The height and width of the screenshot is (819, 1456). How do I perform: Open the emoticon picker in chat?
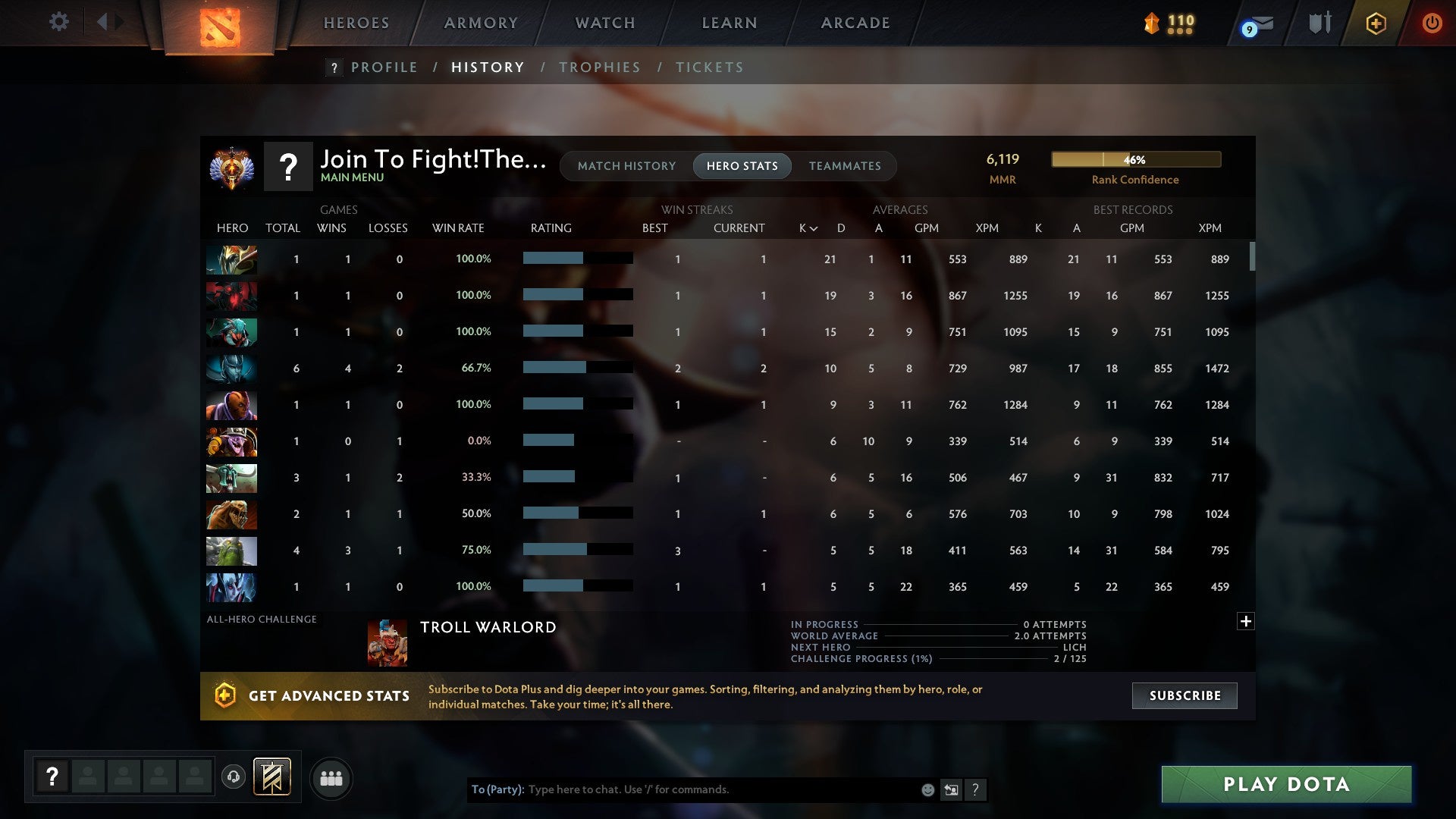[x=927, y=789]
